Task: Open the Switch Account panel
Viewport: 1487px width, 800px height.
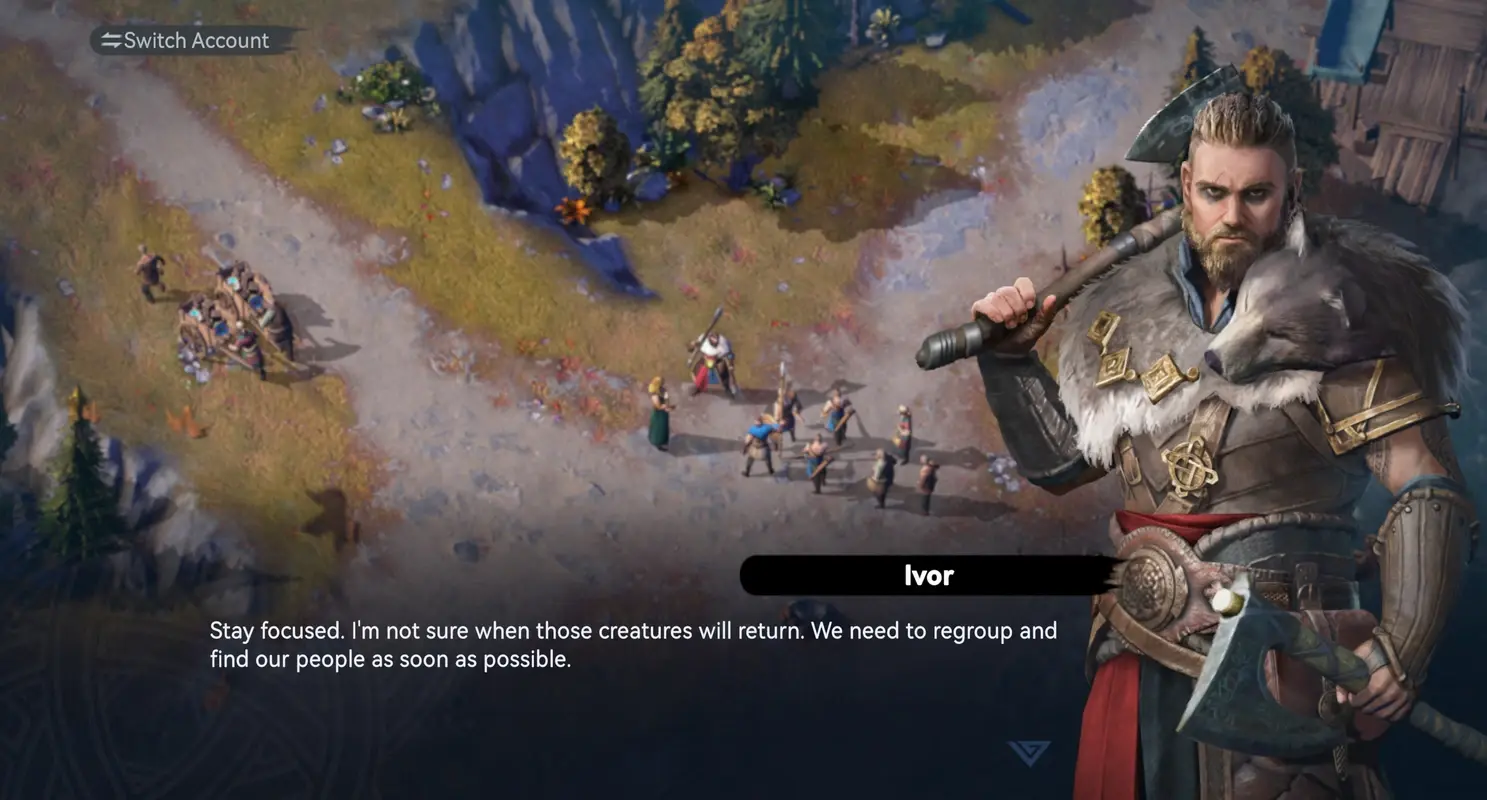Action: click(x=194, y=40)
